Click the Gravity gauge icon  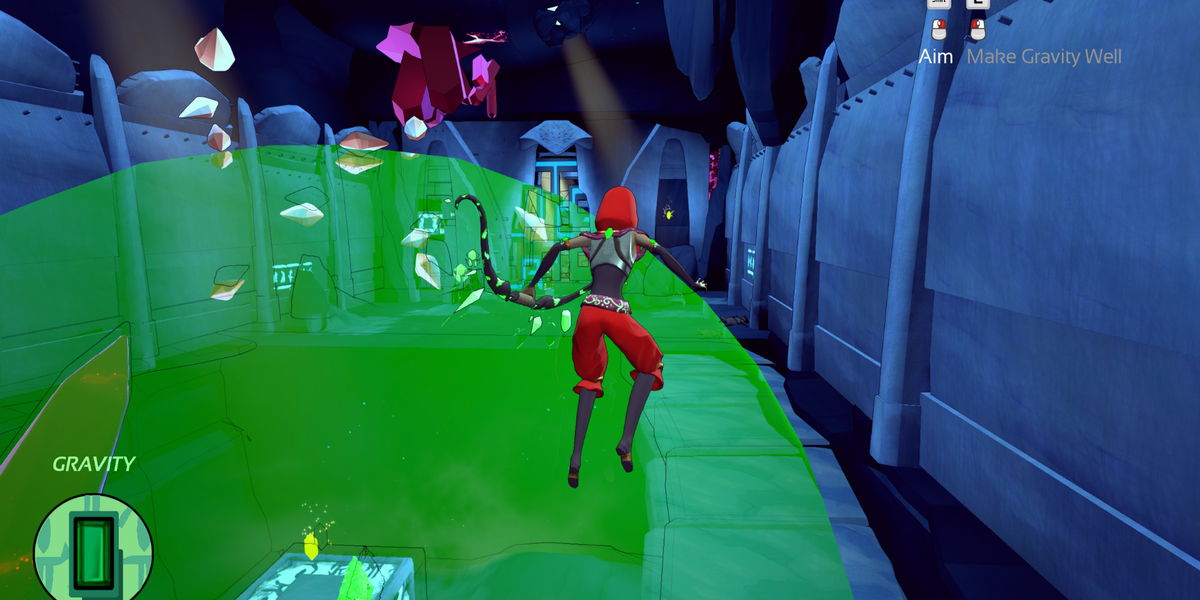92,547
